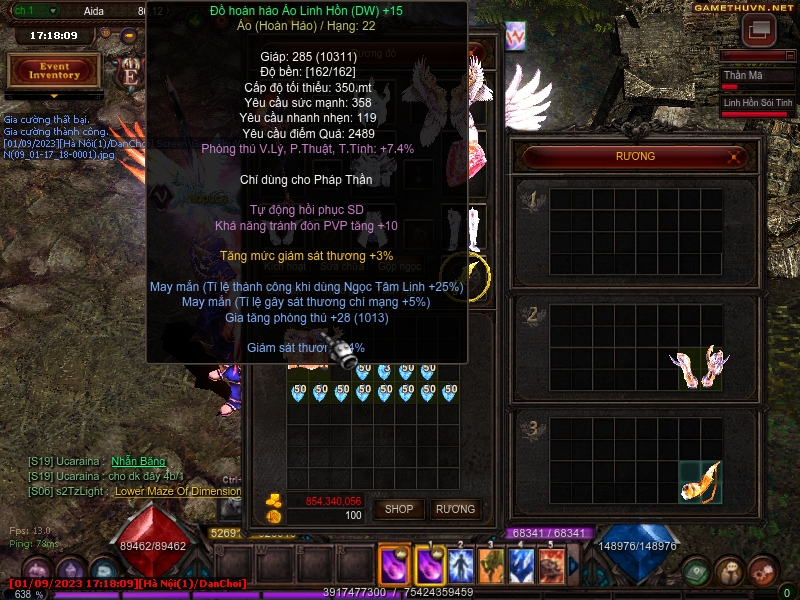Activate the purple skill in hotbar slot 1
800x600 pixels.
click(x=430, y=567)
